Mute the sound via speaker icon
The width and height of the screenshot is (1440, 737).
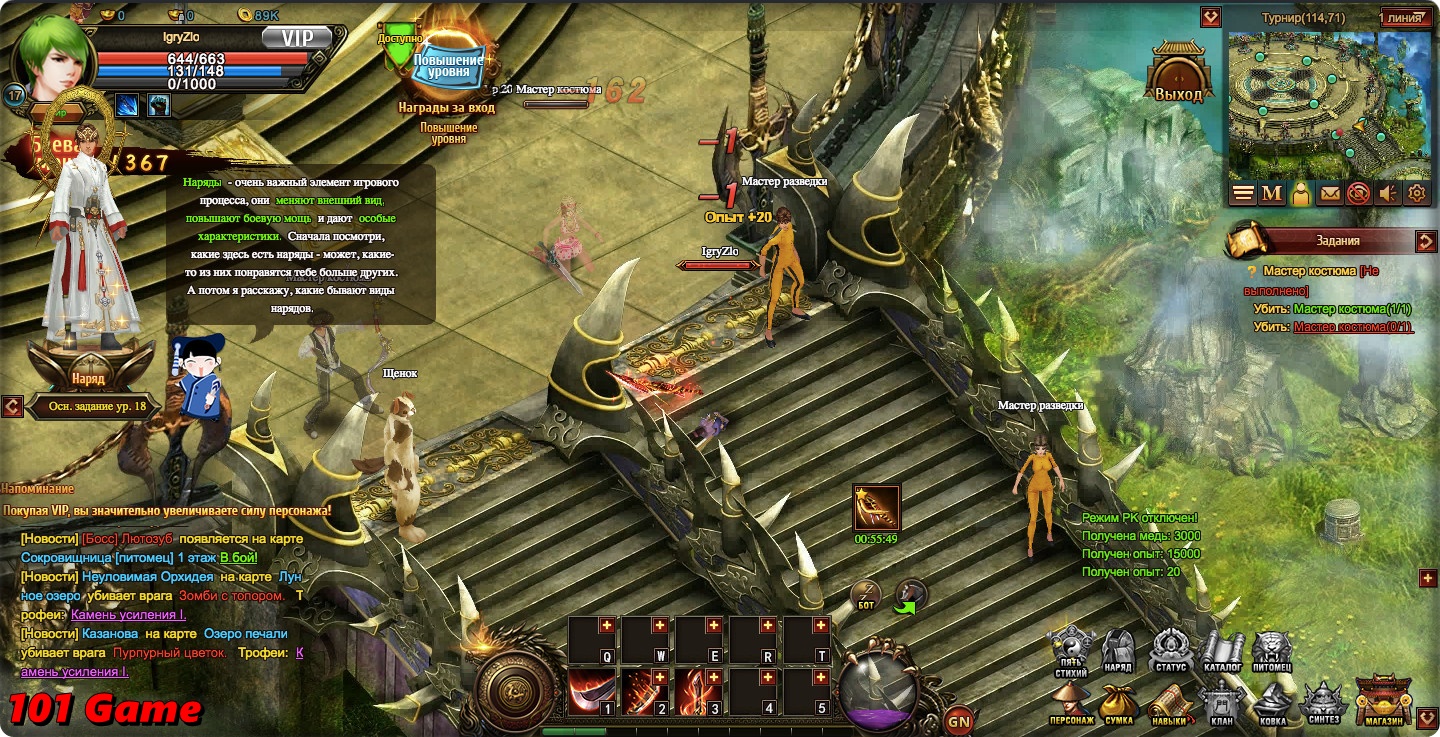coord(1388,193)
